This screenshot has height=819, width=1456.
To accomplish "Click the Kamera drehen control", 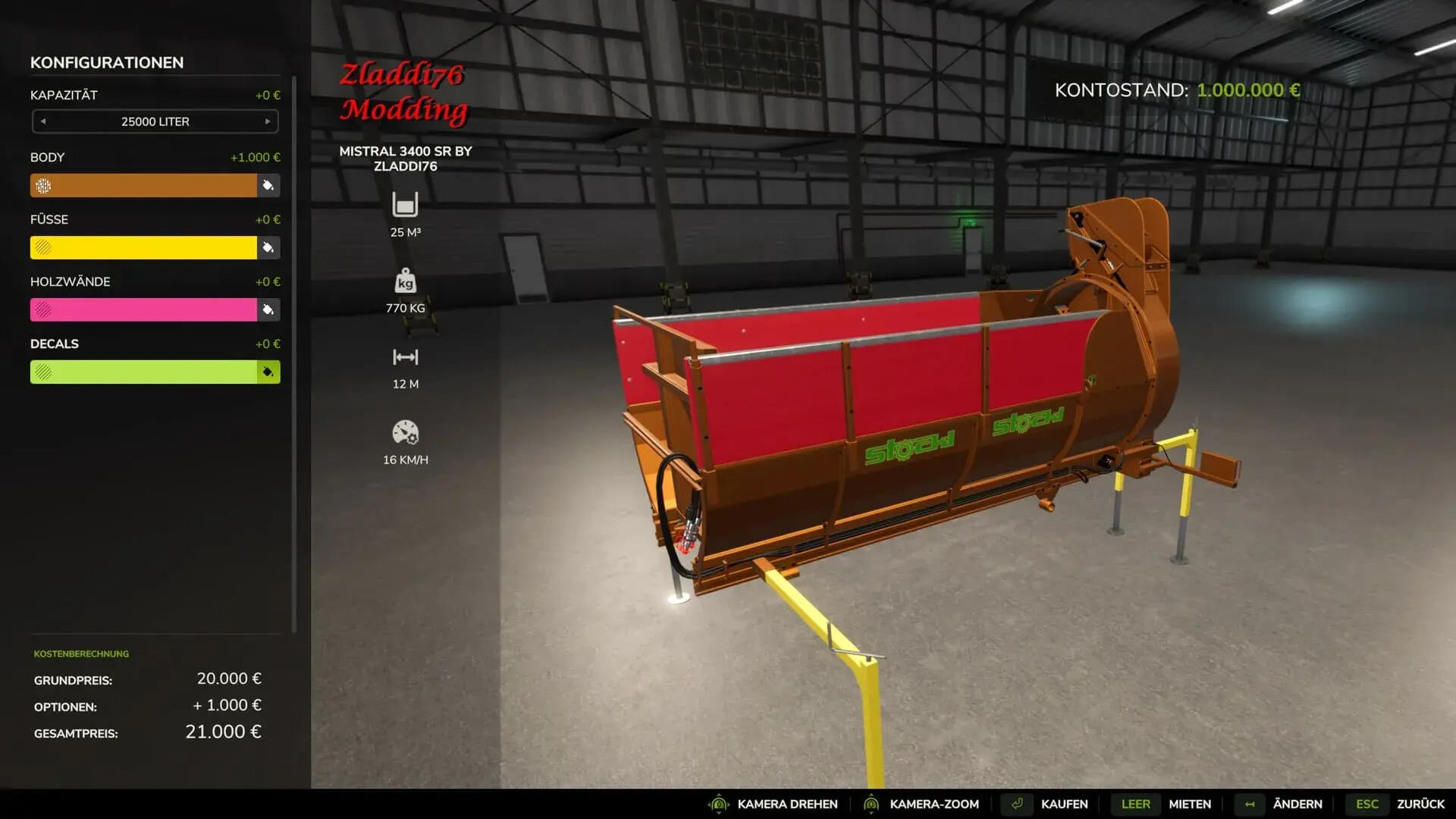I will (x=786, y=804).
